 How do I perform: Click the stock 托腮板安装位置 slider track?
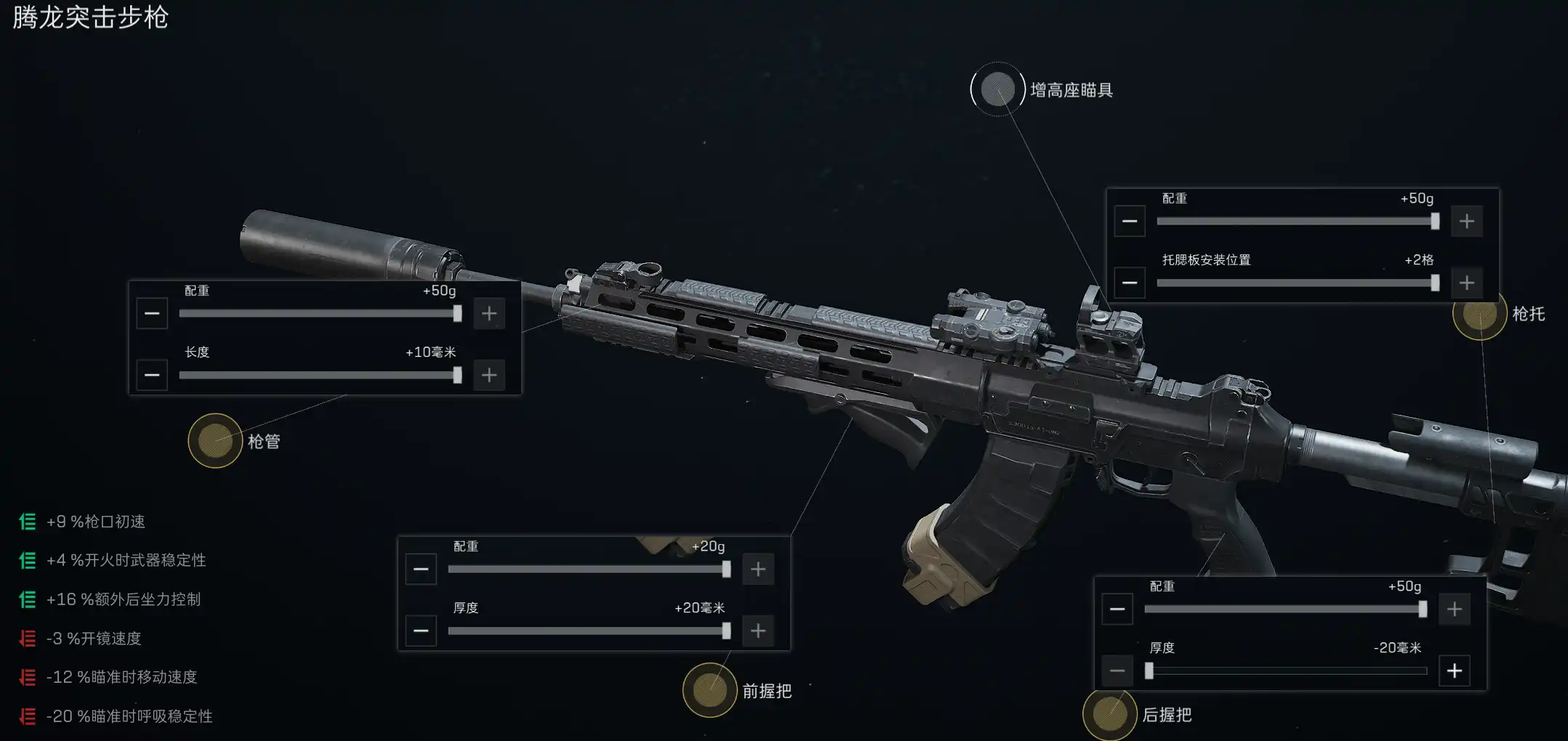pyautogui.click(x=1295, y=283)
